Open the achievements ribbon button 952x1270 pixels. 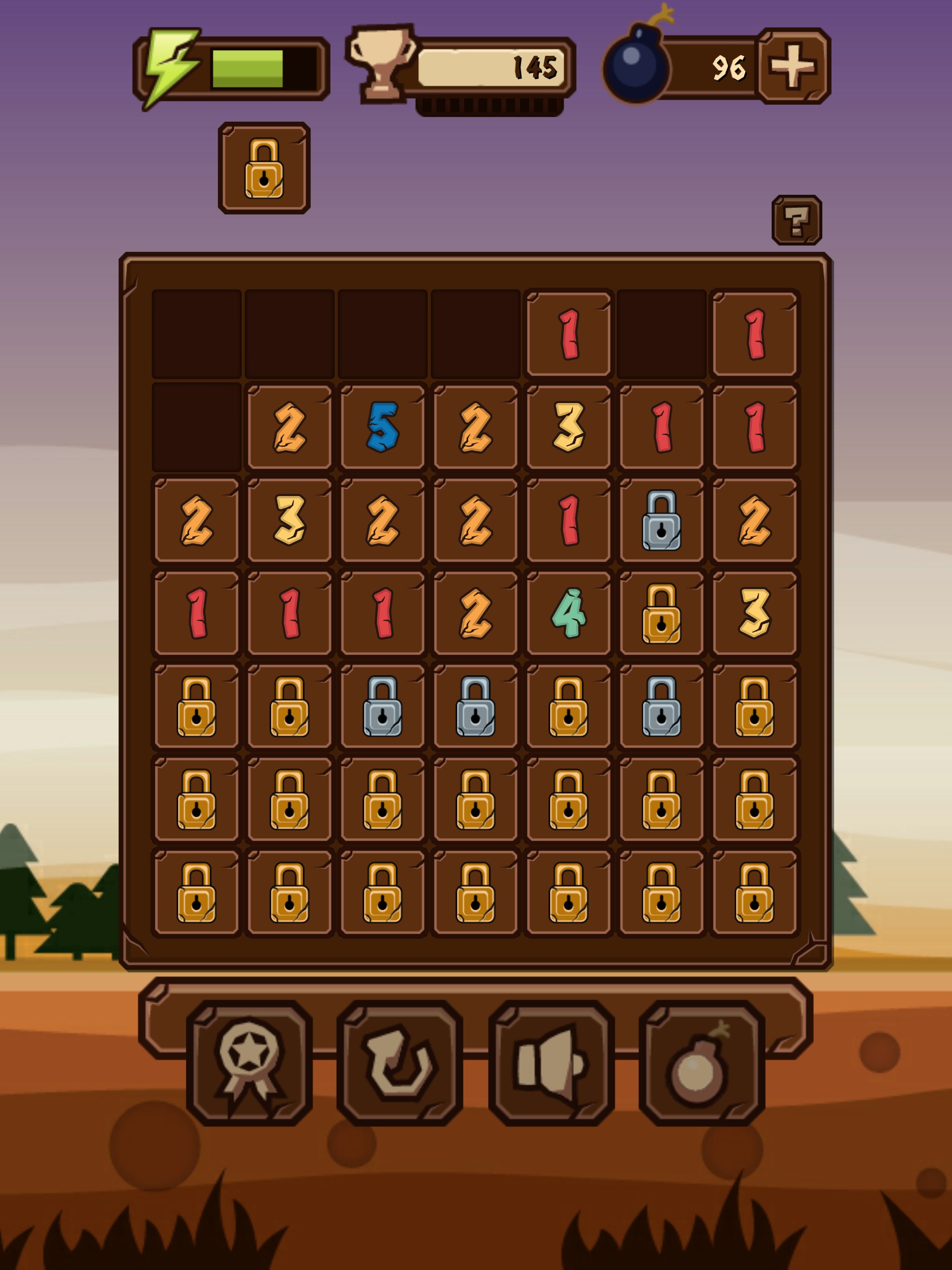249,1062
